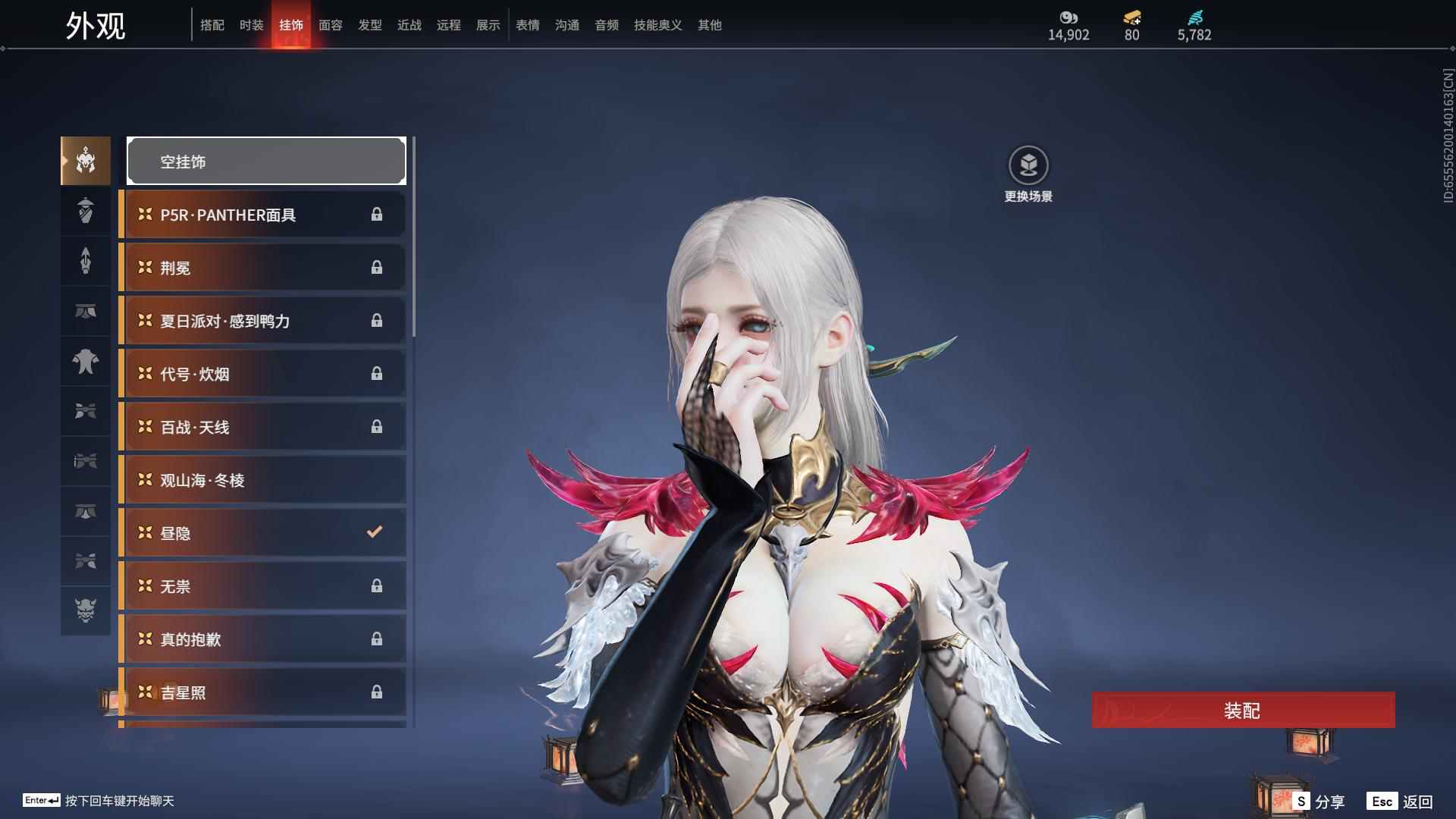
Task: Go to the 发型 tab
Action: pyautogui.click(x=369, y=25)
